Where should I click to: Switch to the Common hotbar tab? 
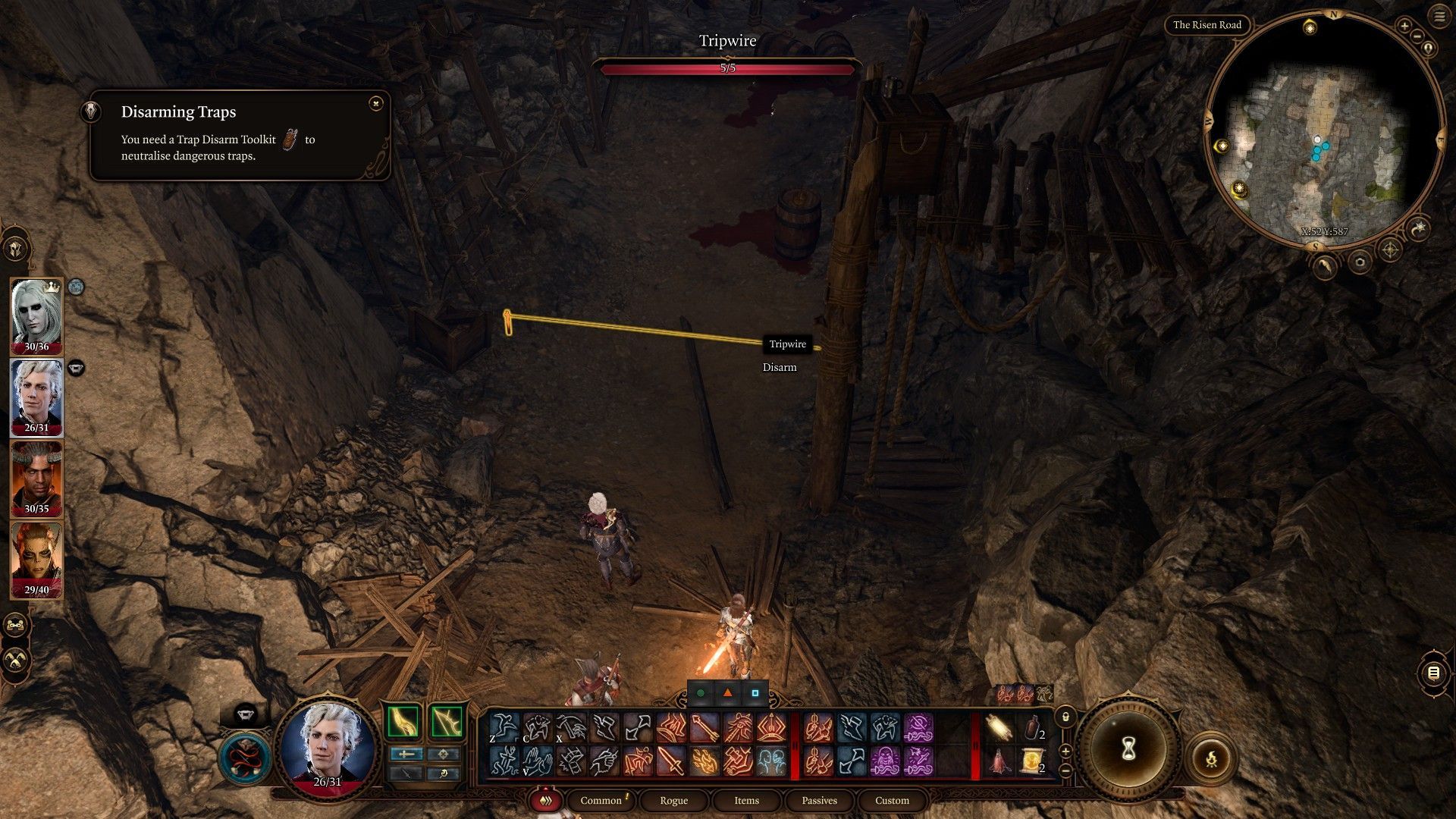(x=601, y=800)
